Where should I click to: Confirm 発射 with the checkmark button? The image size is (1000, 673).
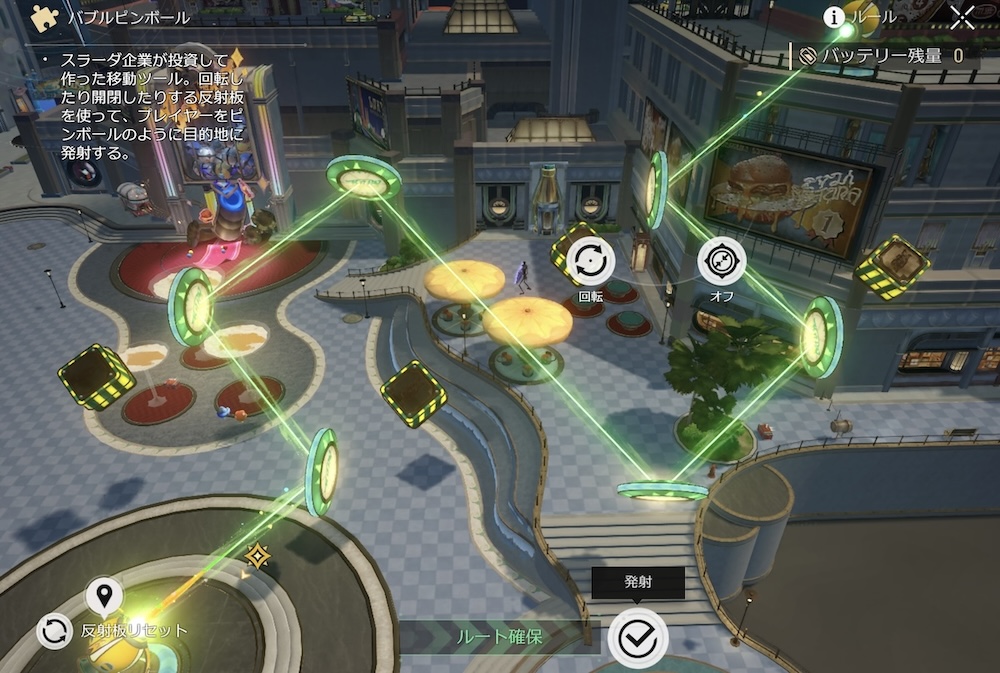(x=637, y=637)
